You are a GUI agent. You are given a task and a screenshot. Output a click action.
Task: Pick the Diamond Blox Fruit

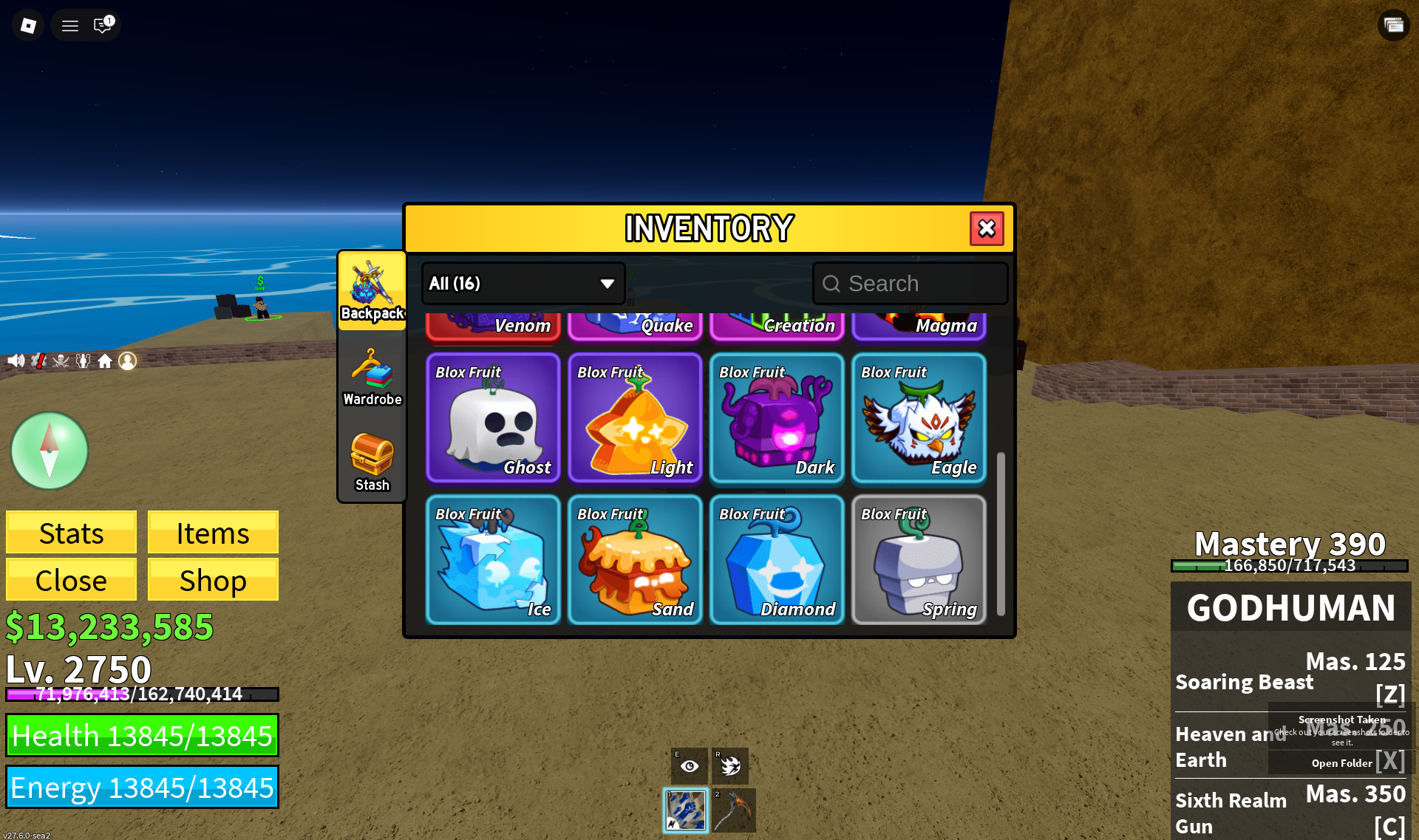[777, 559]
